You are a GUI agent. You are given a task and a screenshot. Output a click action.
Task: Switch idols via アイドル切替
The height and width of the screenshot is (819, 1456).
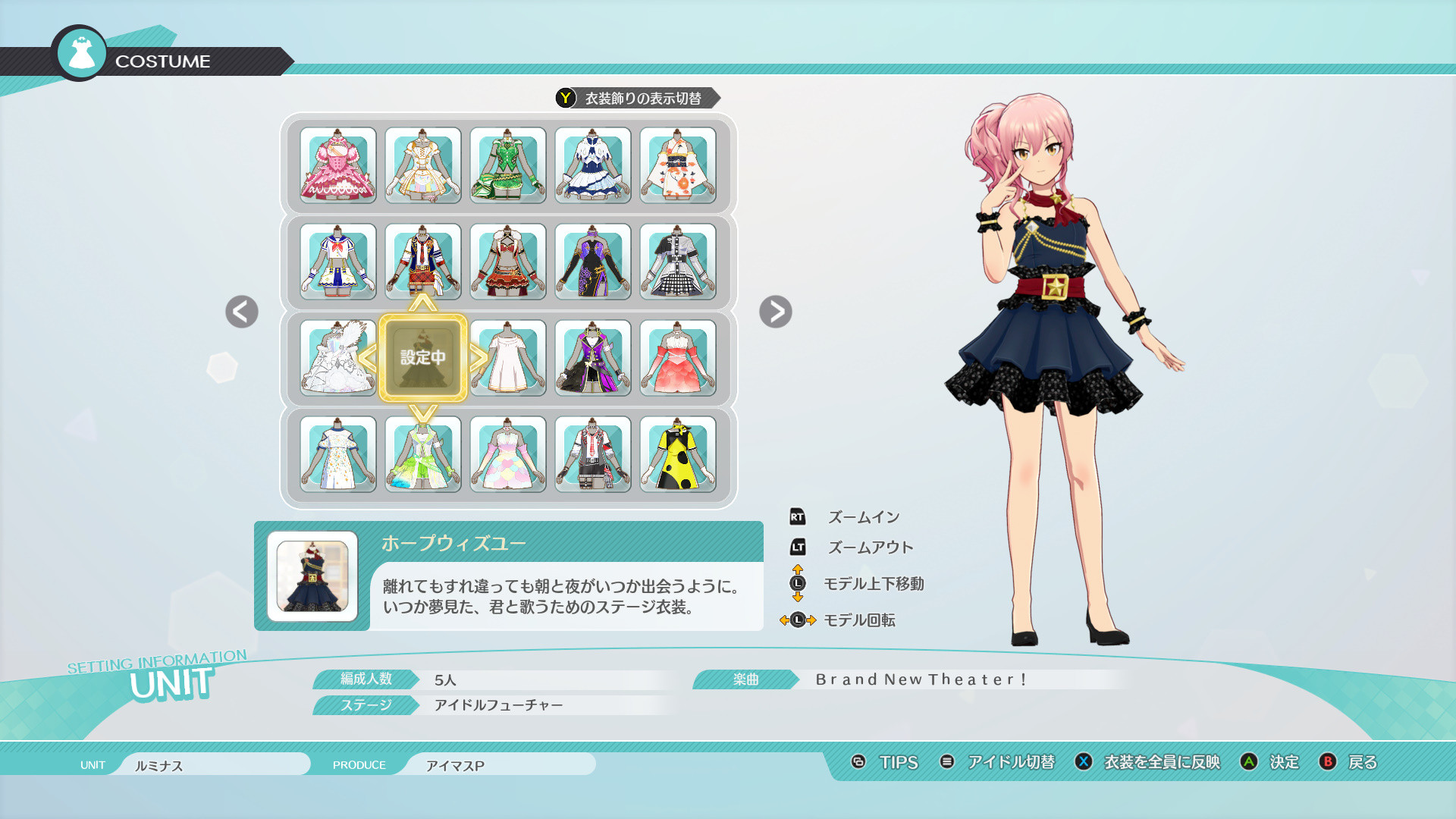[1011, 763]
